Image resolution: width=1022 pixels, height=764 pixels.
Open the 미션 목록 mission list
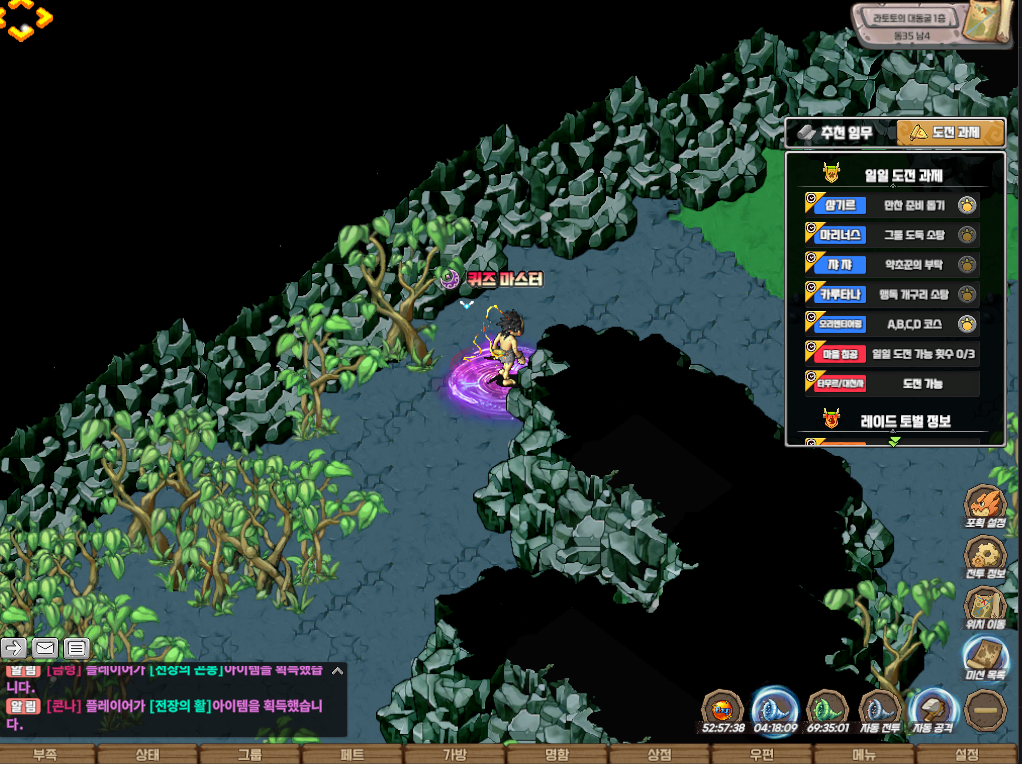pos(985,657)
